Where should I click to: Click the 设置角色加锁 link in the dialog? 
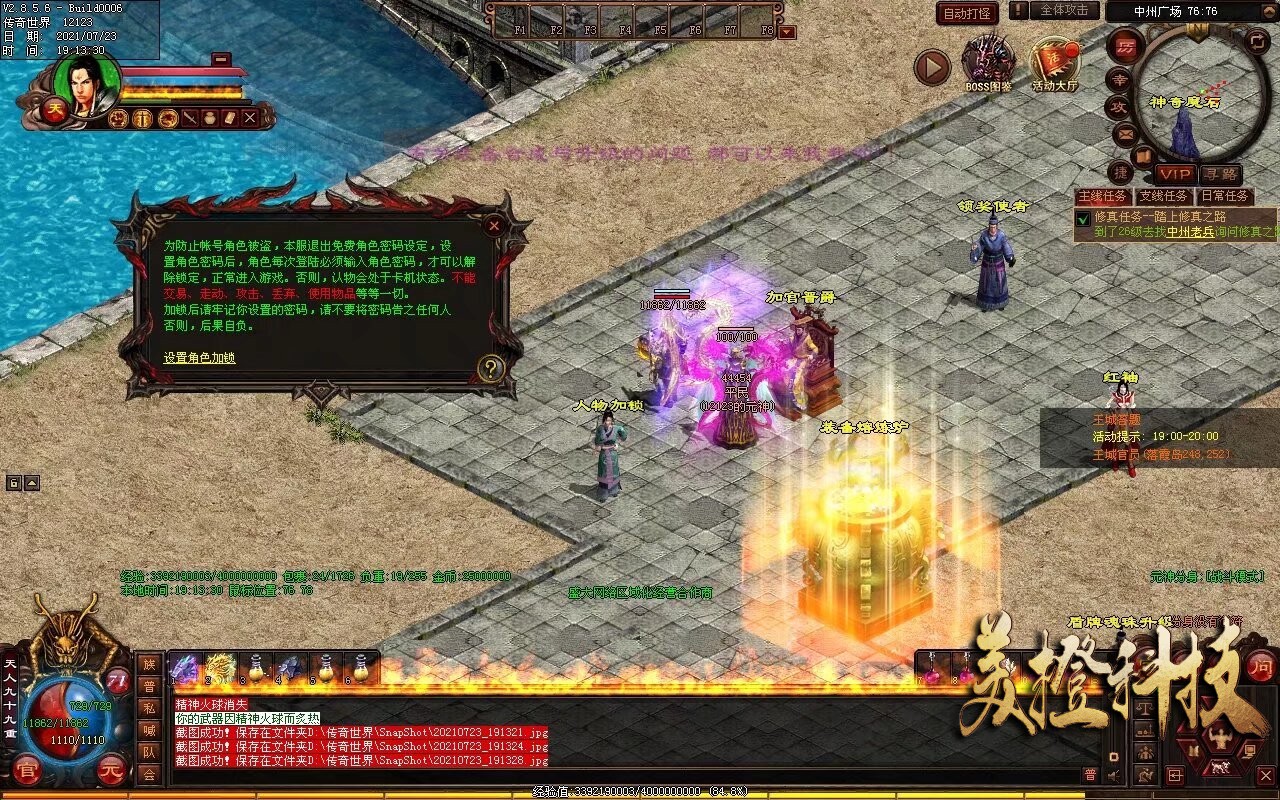point(198,357)
